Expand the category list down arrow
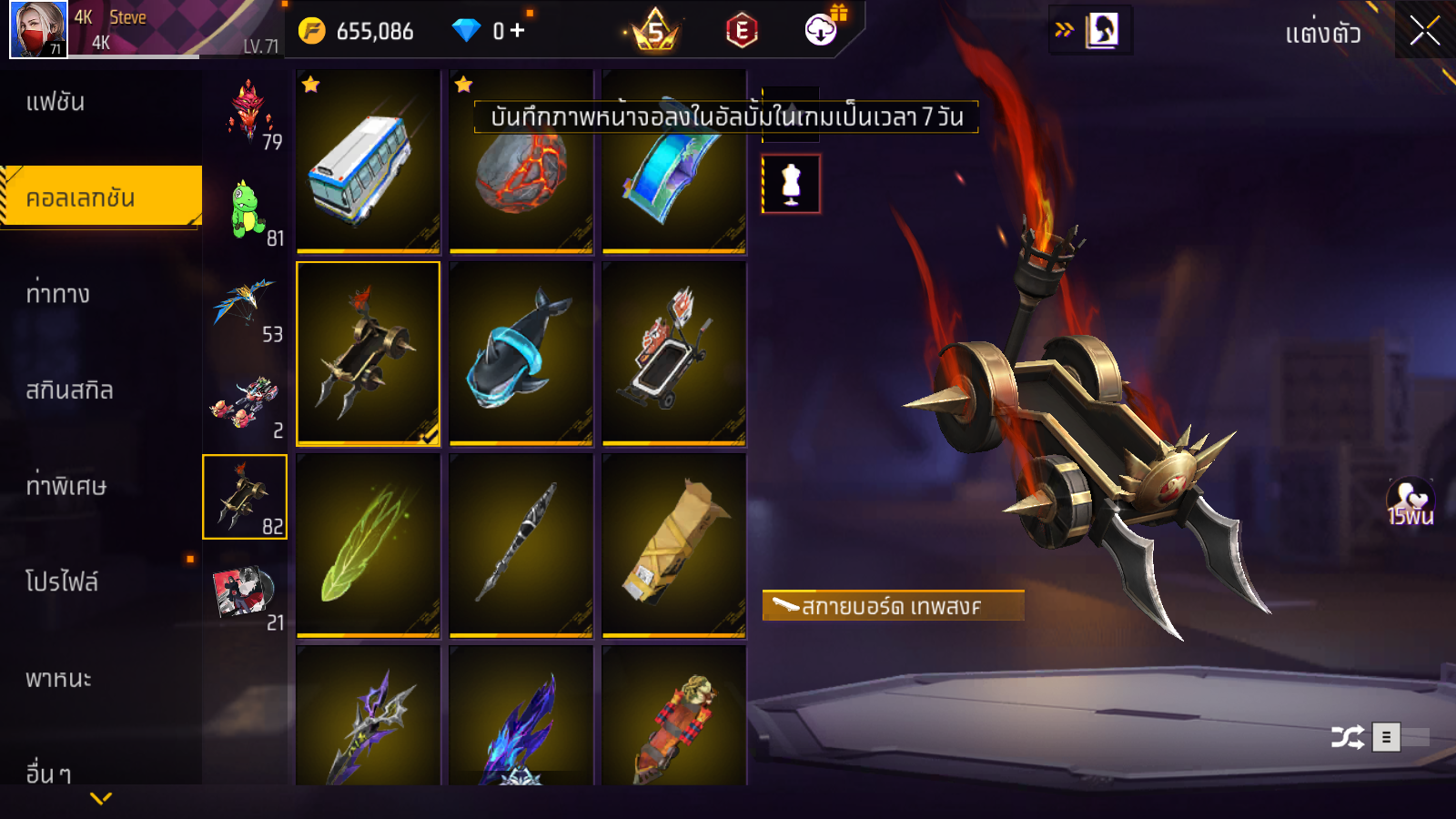The height and width of the screenshot is (819, 1456). (101, 799)
